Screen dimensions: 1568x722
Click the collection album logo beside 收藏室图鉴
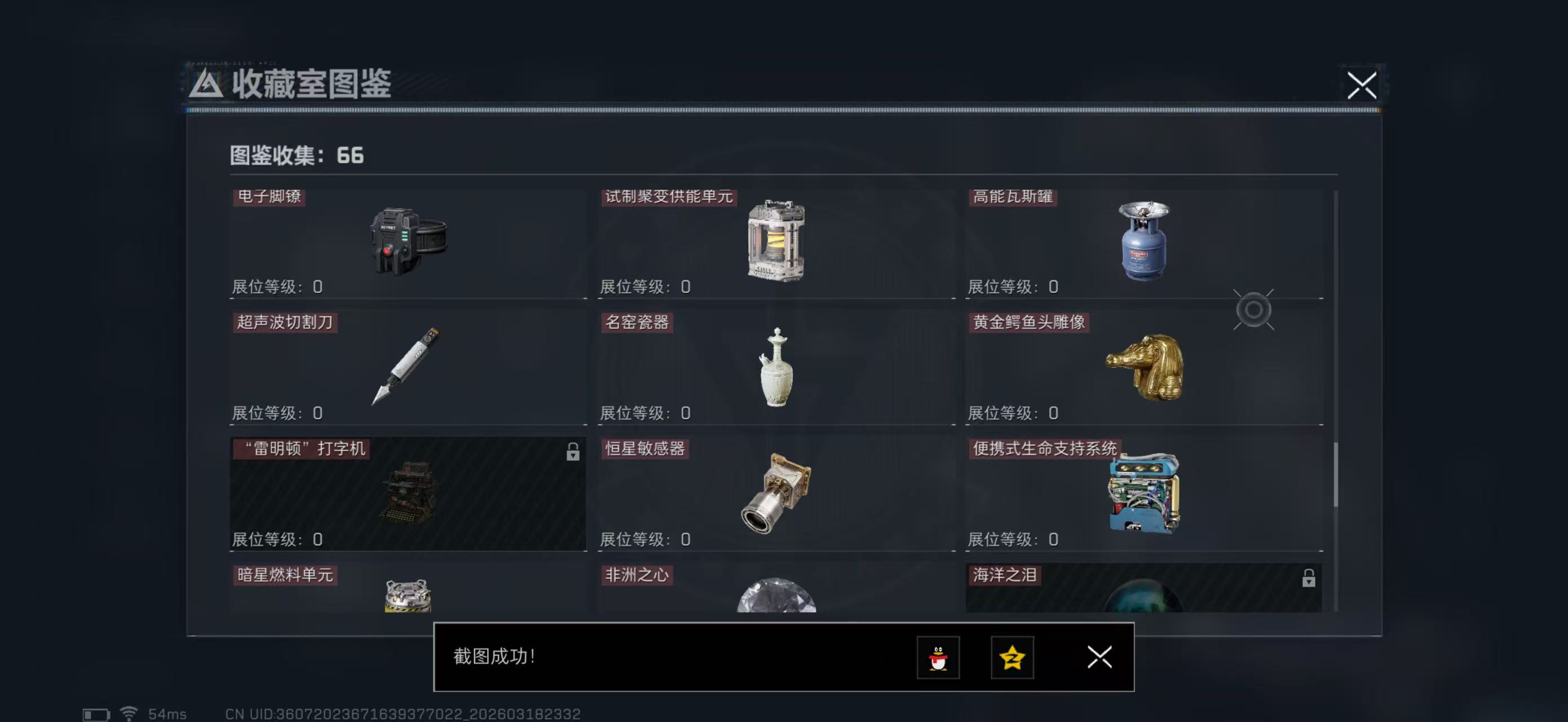point(207,85)
